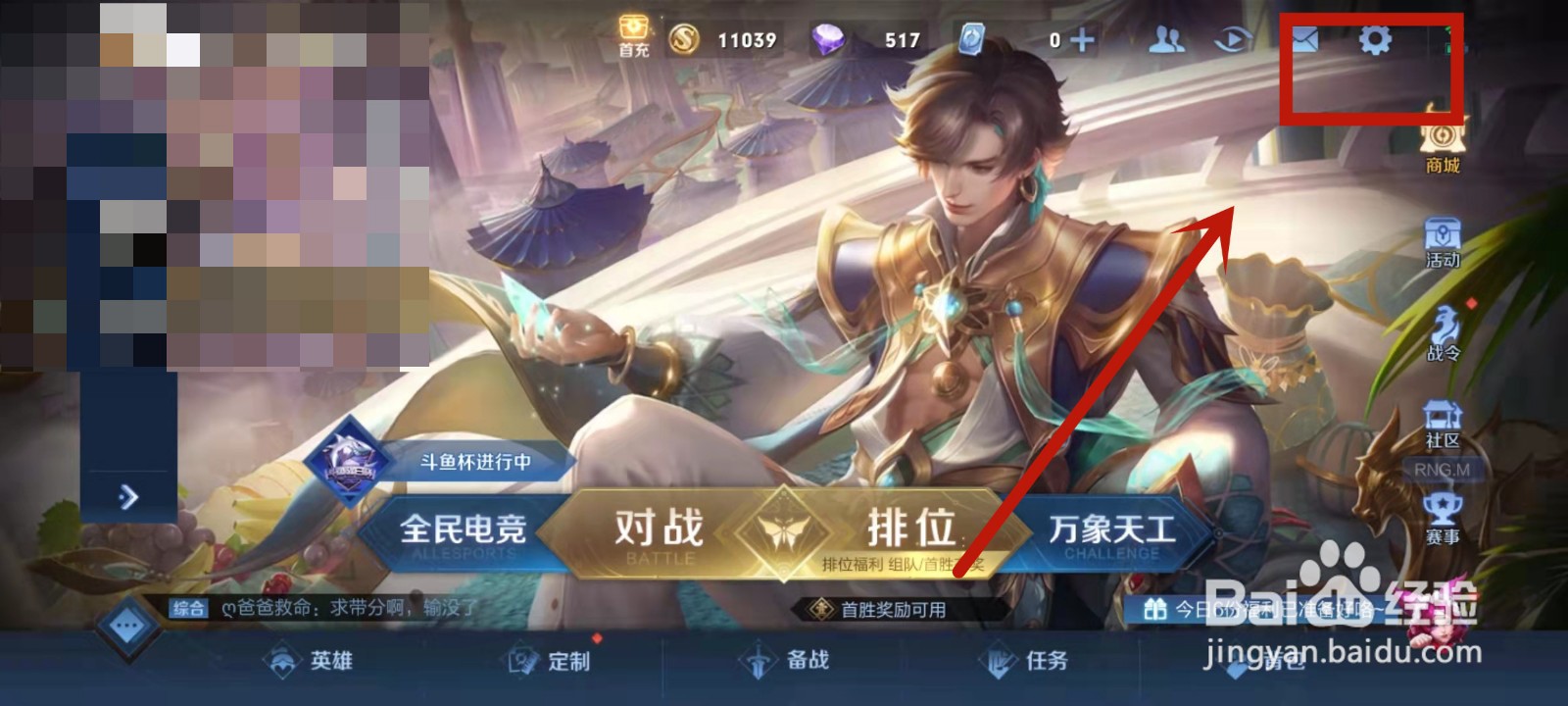Open the 首充 first-recharge chest icon

(x=632, y=37)
